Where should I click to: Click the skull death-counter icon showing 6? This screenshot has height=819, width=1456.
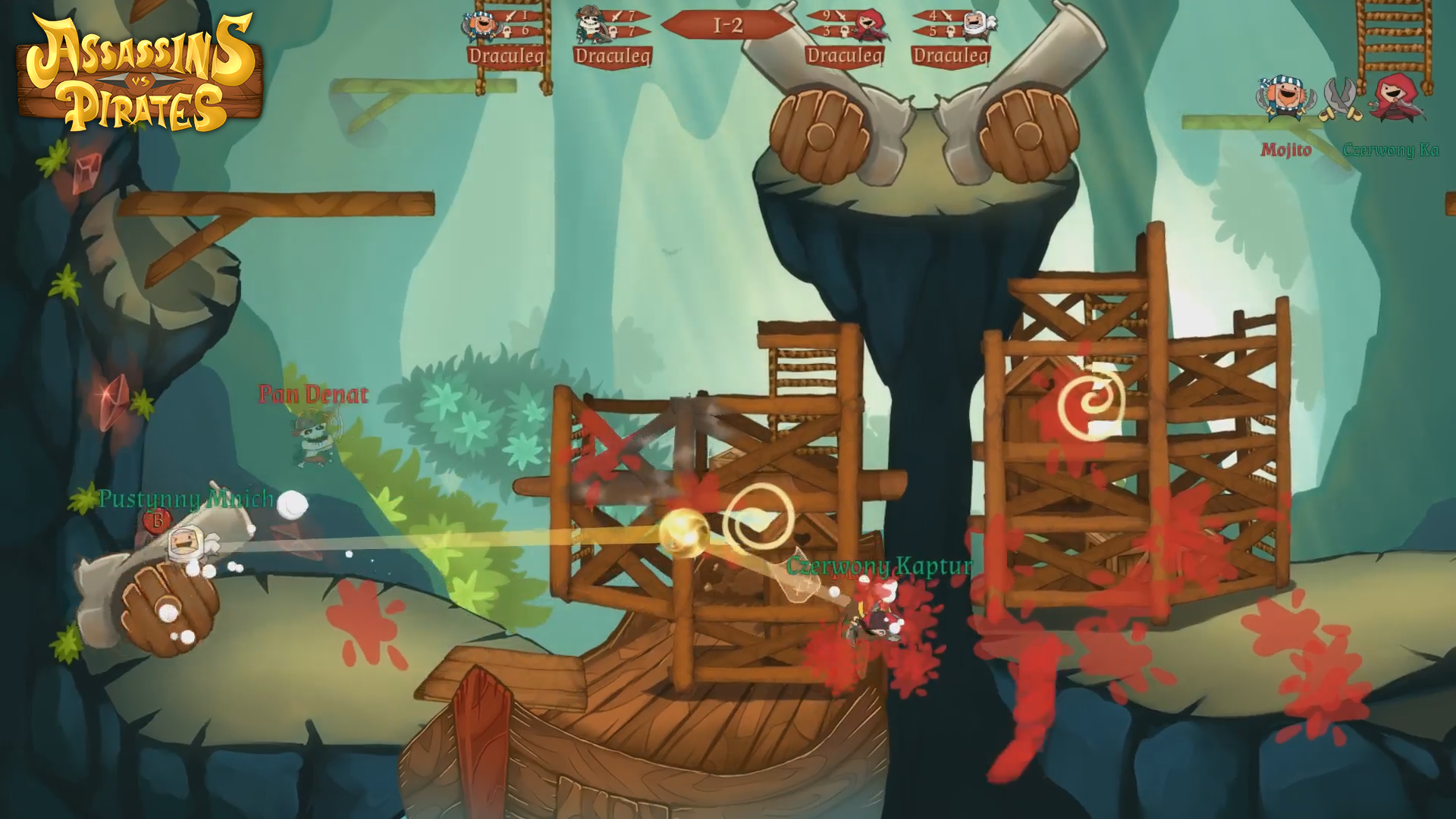507,33
